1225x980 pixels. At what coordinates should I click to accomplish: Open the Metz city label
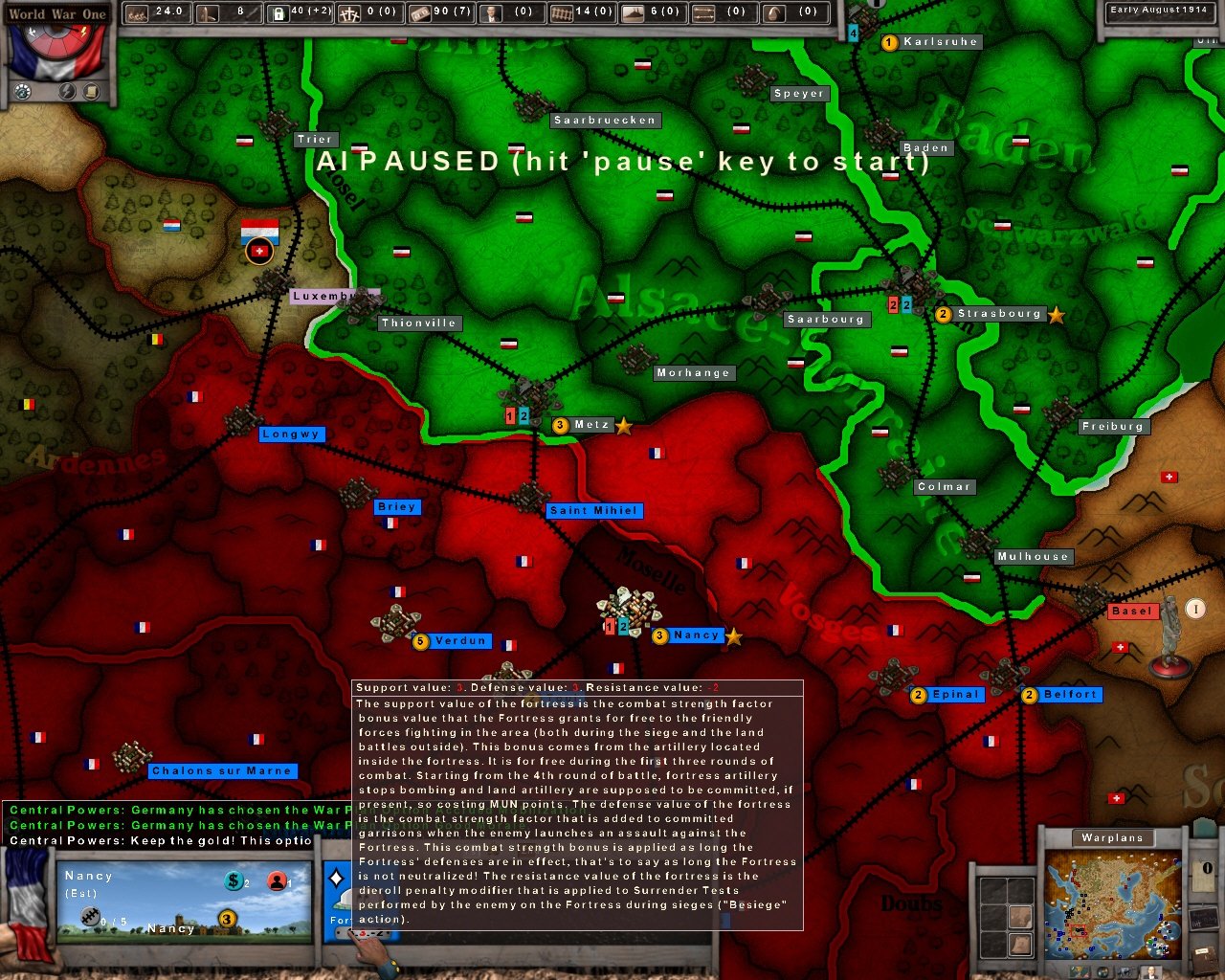[585, 424]
